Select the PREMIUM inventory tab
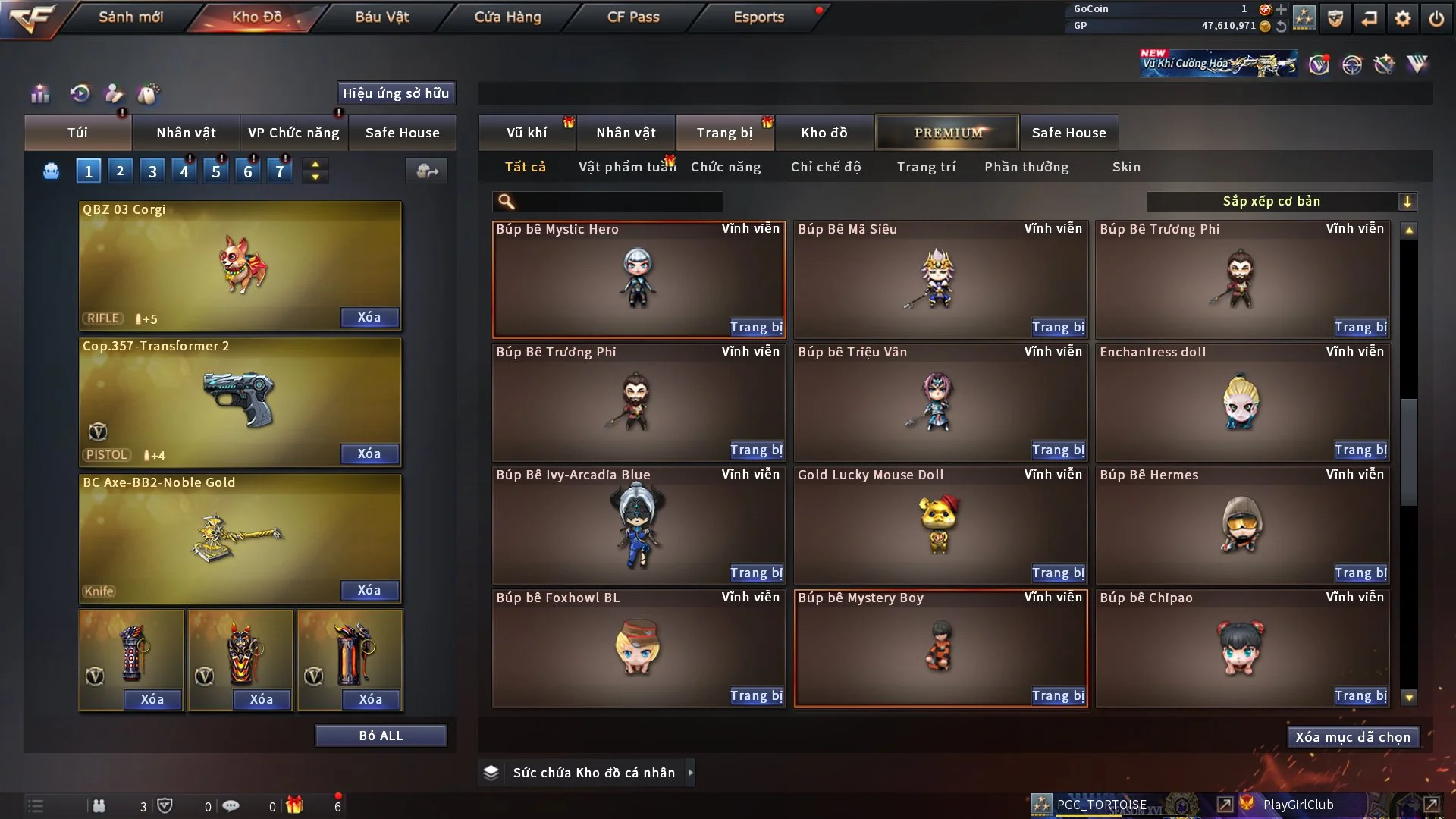1456x819 pixels. click(948, 133)
